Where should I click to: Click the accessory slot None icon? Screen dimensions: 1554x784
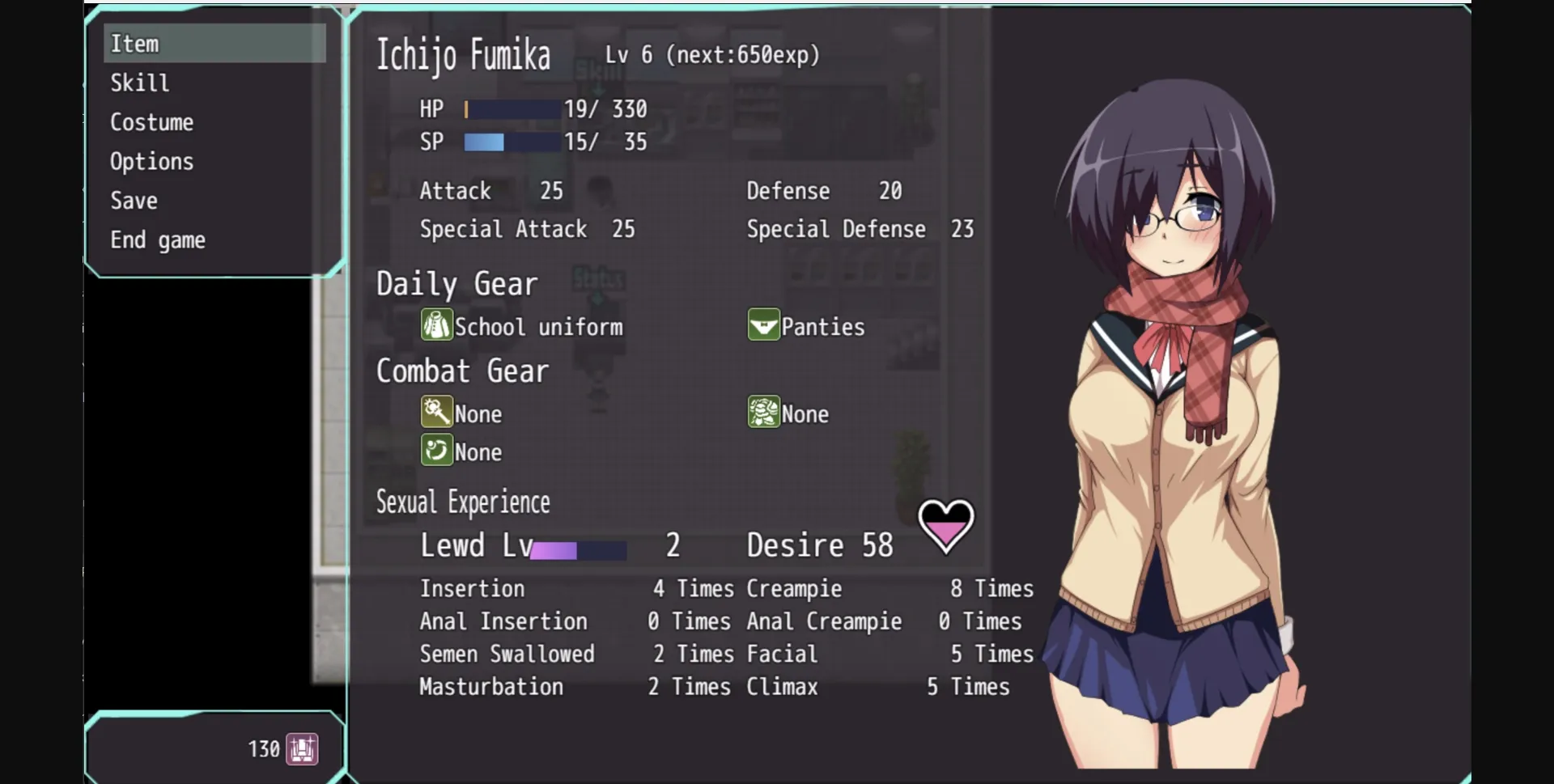[x=436, y=451]
